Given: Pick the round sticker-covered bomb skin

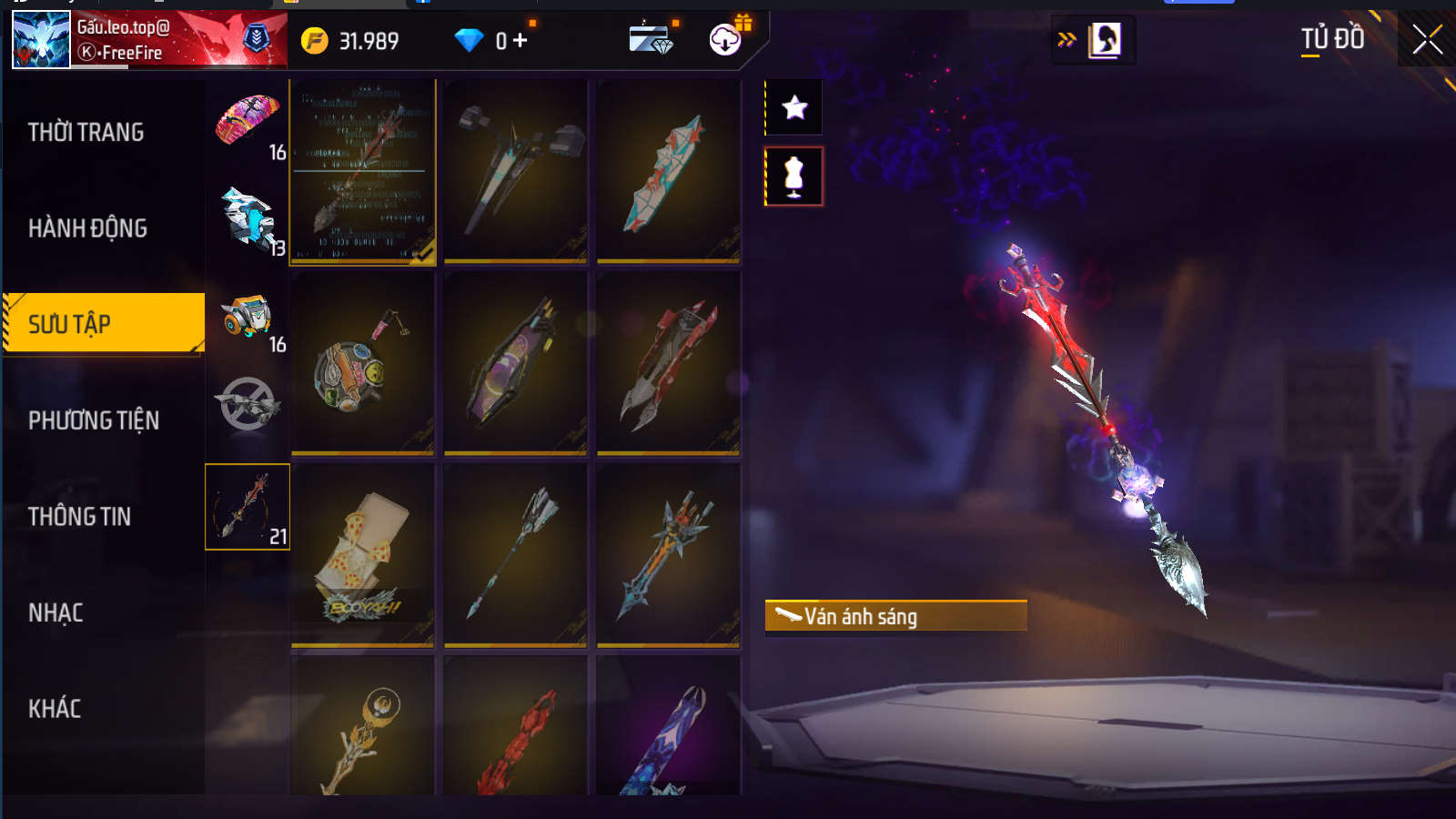Looking at the screenshot, I should tap(362, 364).
